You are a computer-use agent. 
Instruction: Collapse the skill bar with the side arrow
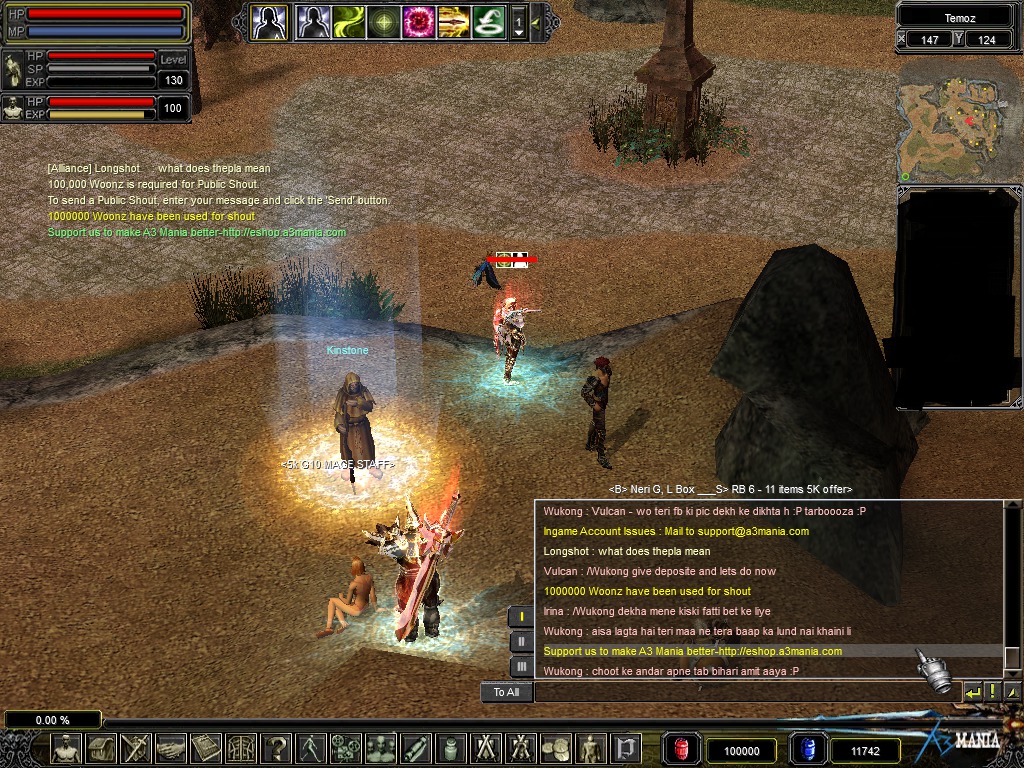(x=536, y=22)
